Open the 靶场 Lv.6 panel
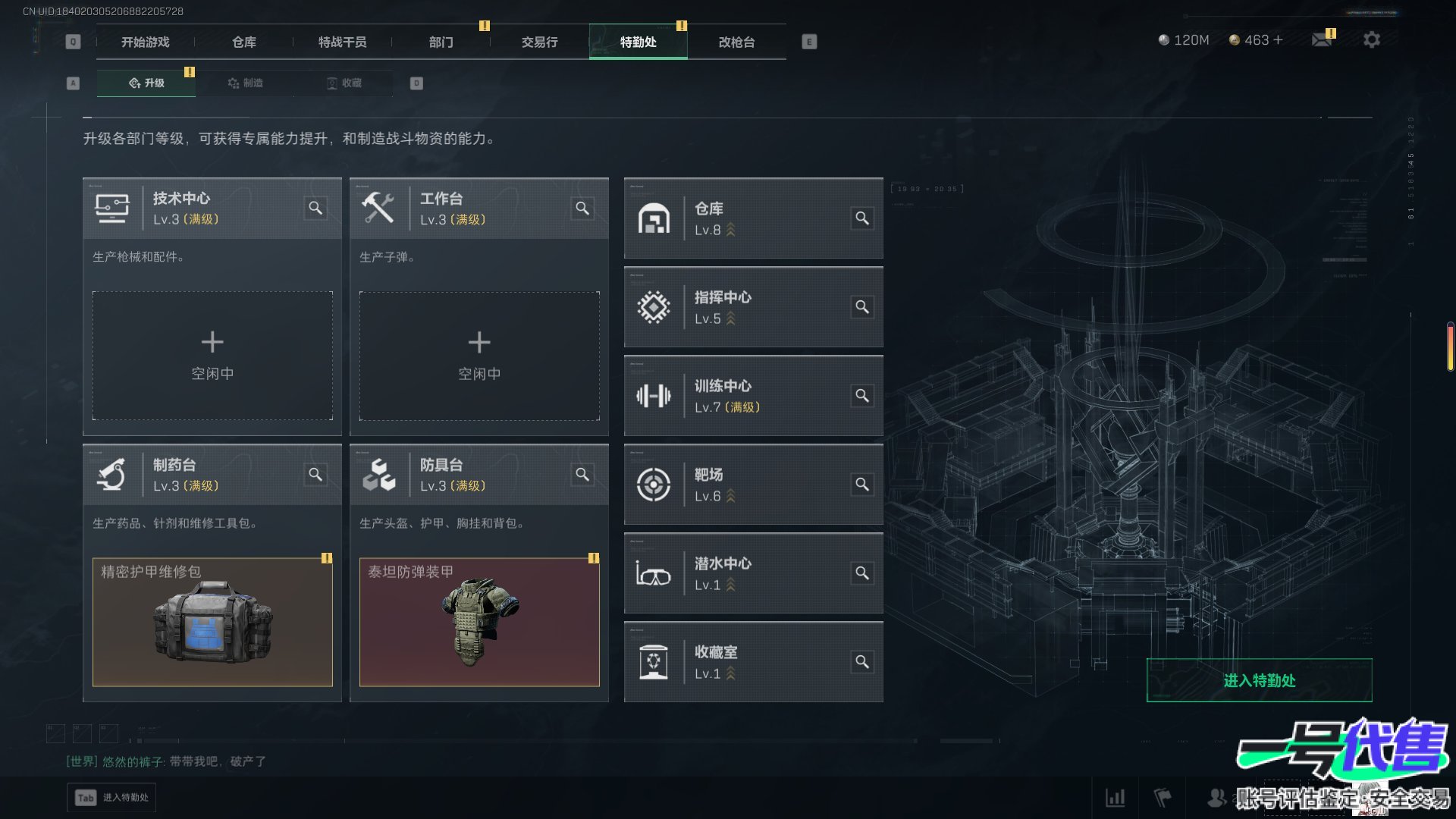1456x819 pixels. point(752,485)
